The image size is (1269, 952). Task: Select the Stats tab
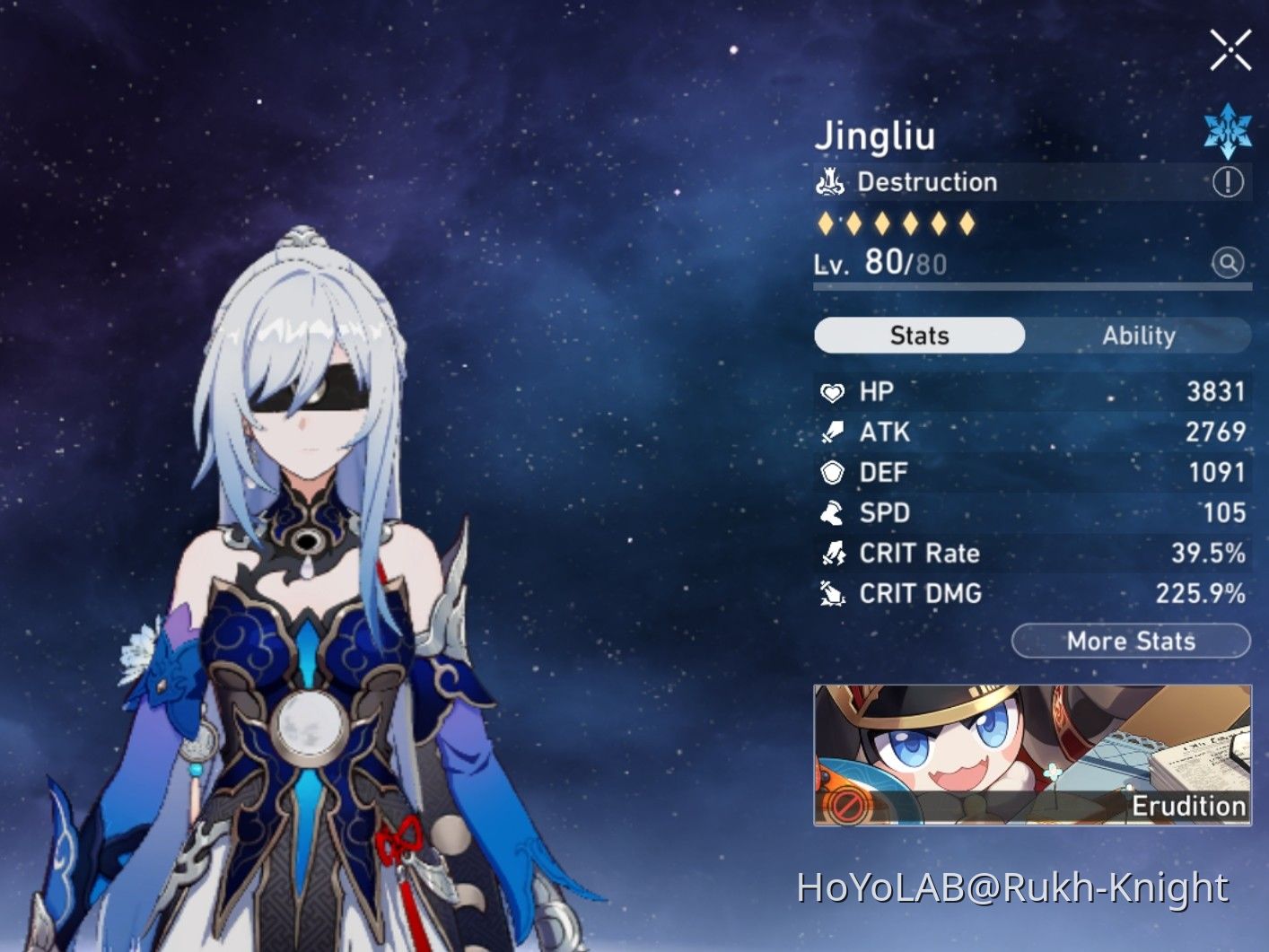918,336
